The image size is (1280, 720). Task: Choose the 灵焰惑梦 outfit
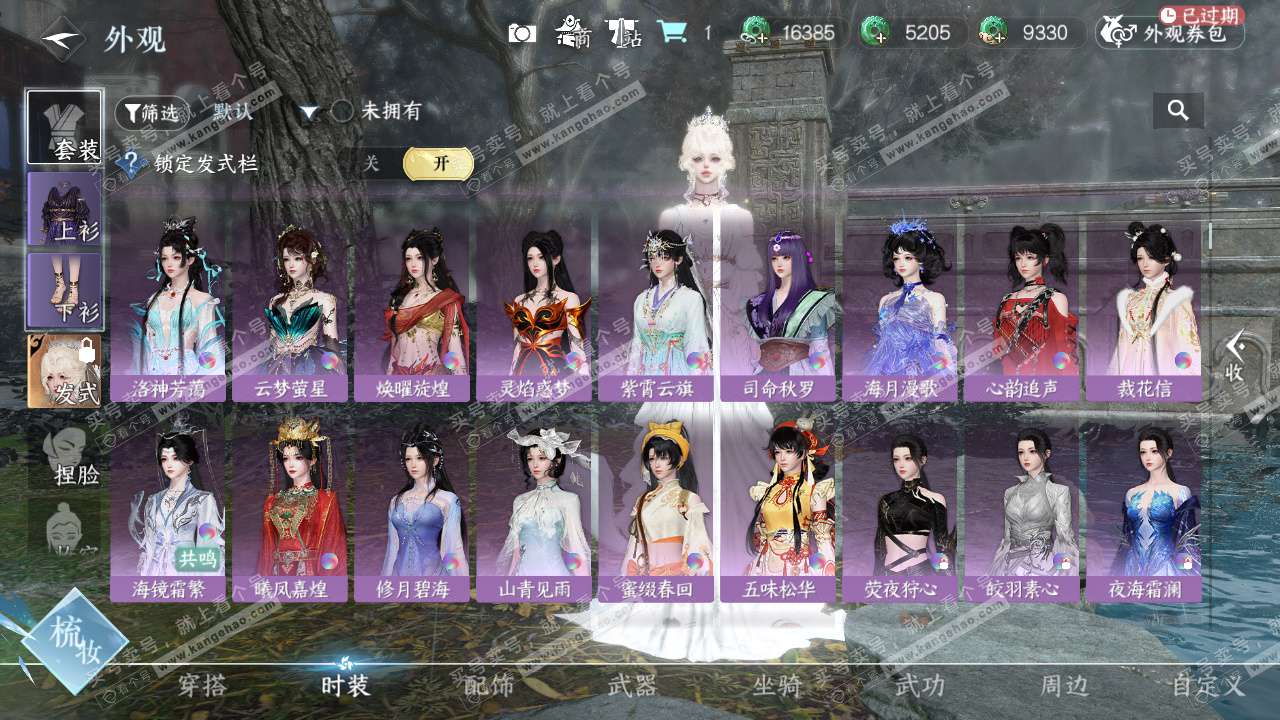pos(534,312)
